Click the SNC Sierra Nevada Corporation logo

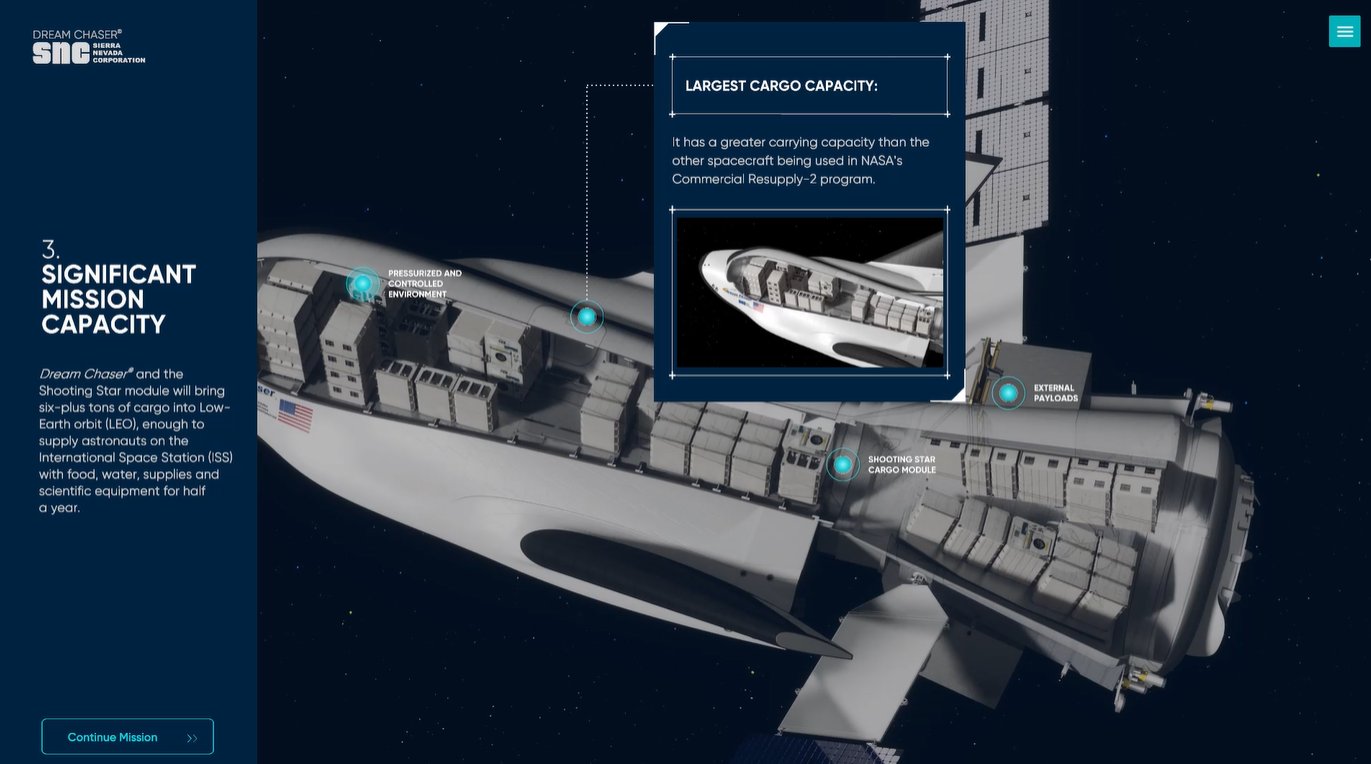click(x=88, y=45)
